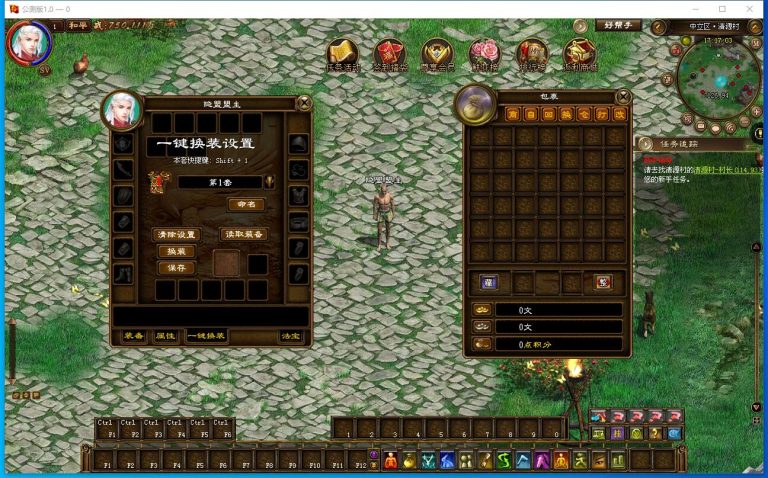This screenshot has width=768, height=478.
Task: Open the 属性 attributes tab
Action: pyautogui.click(x=164, y=336)
